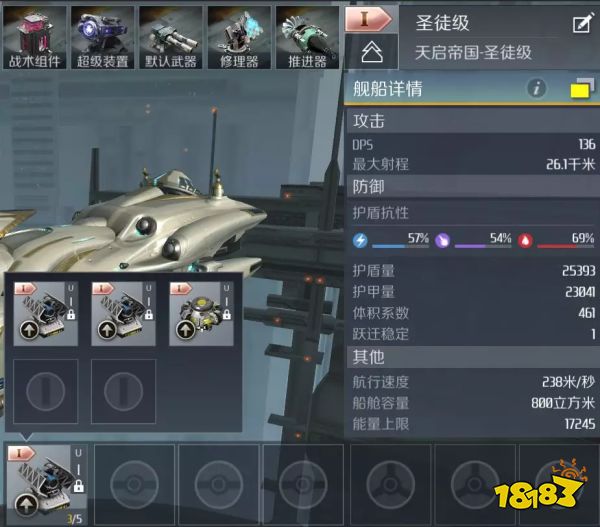Viewport: 600px width, 527px height.
Task: Edit the 圣徒级 ship name
Action: (x=581, y=23)
